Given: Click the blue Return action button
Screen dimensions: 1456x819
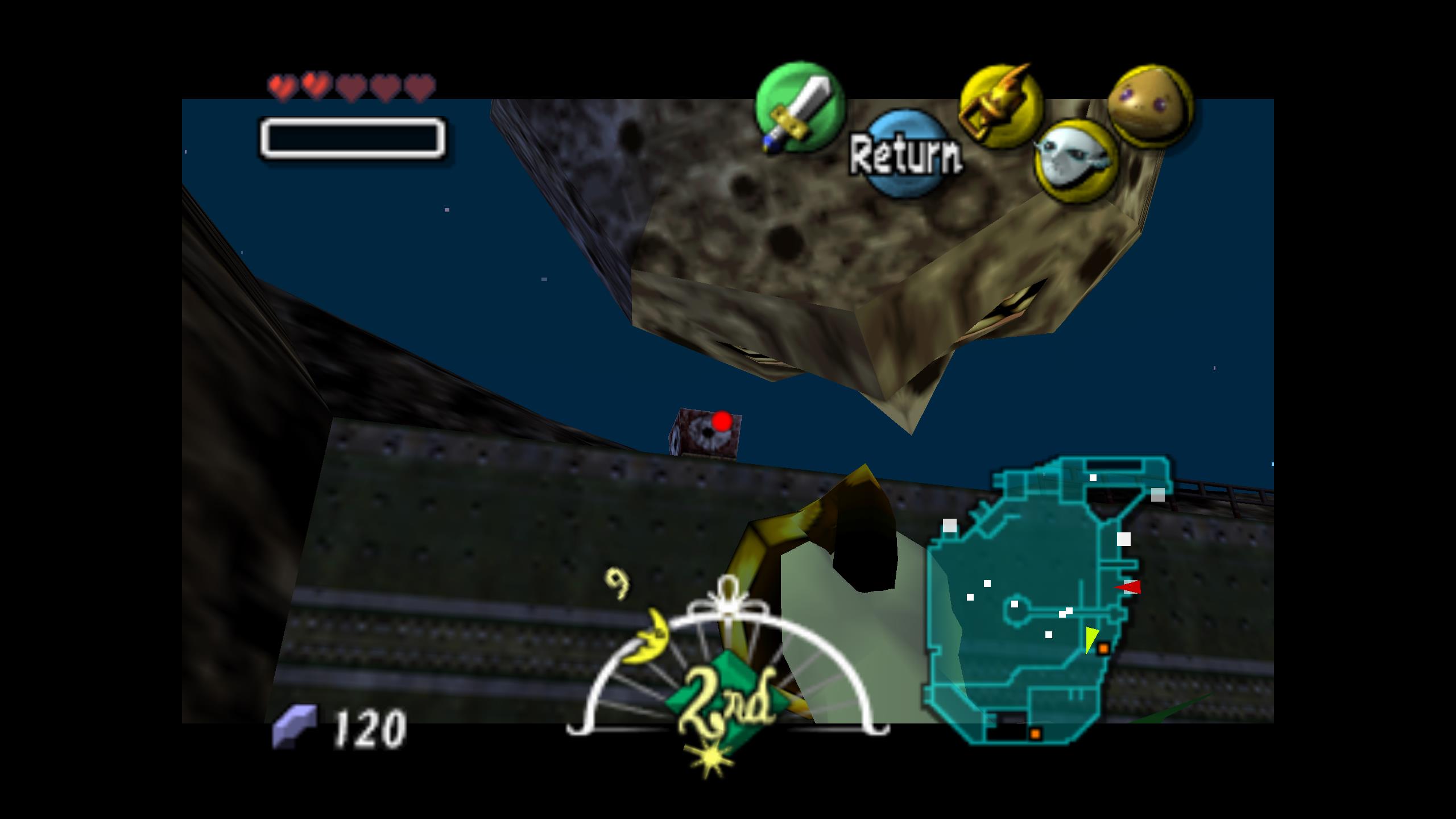Looking at the screenshot, I should click(905, 154).
